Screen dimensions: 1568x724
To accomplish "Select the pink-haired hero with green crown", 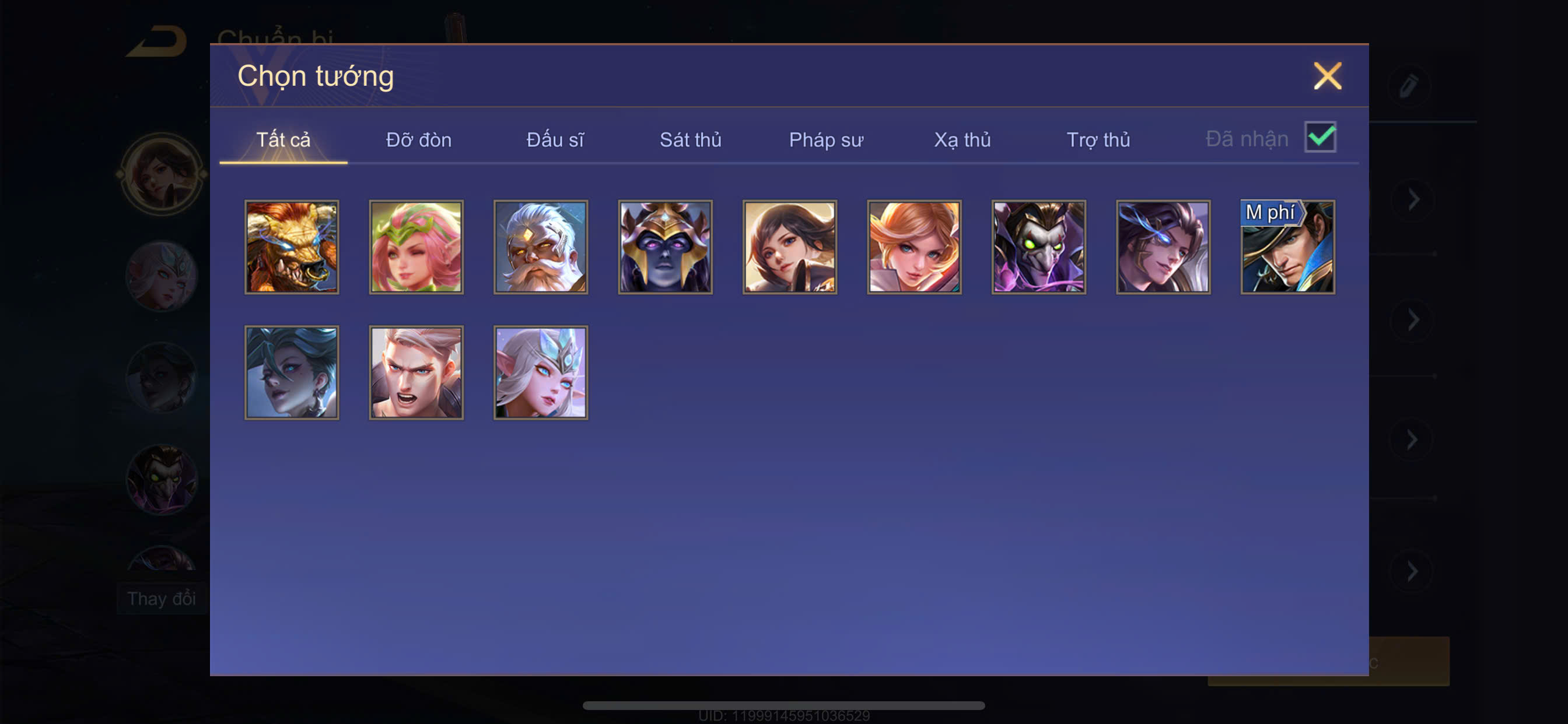I will 416,247.
